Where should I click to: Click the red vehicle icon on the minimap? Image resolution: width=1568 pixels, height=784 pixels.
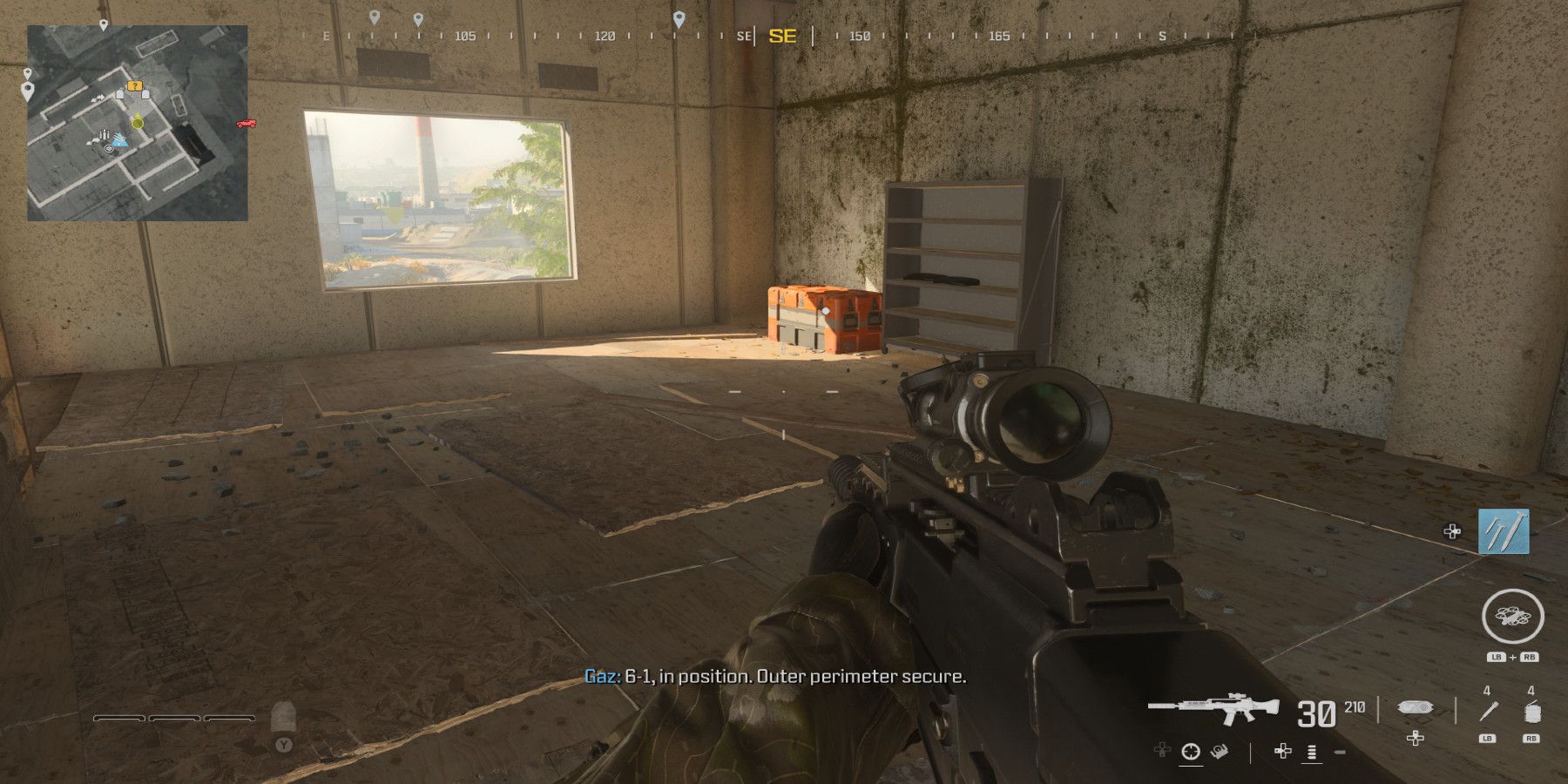[247, 124]
